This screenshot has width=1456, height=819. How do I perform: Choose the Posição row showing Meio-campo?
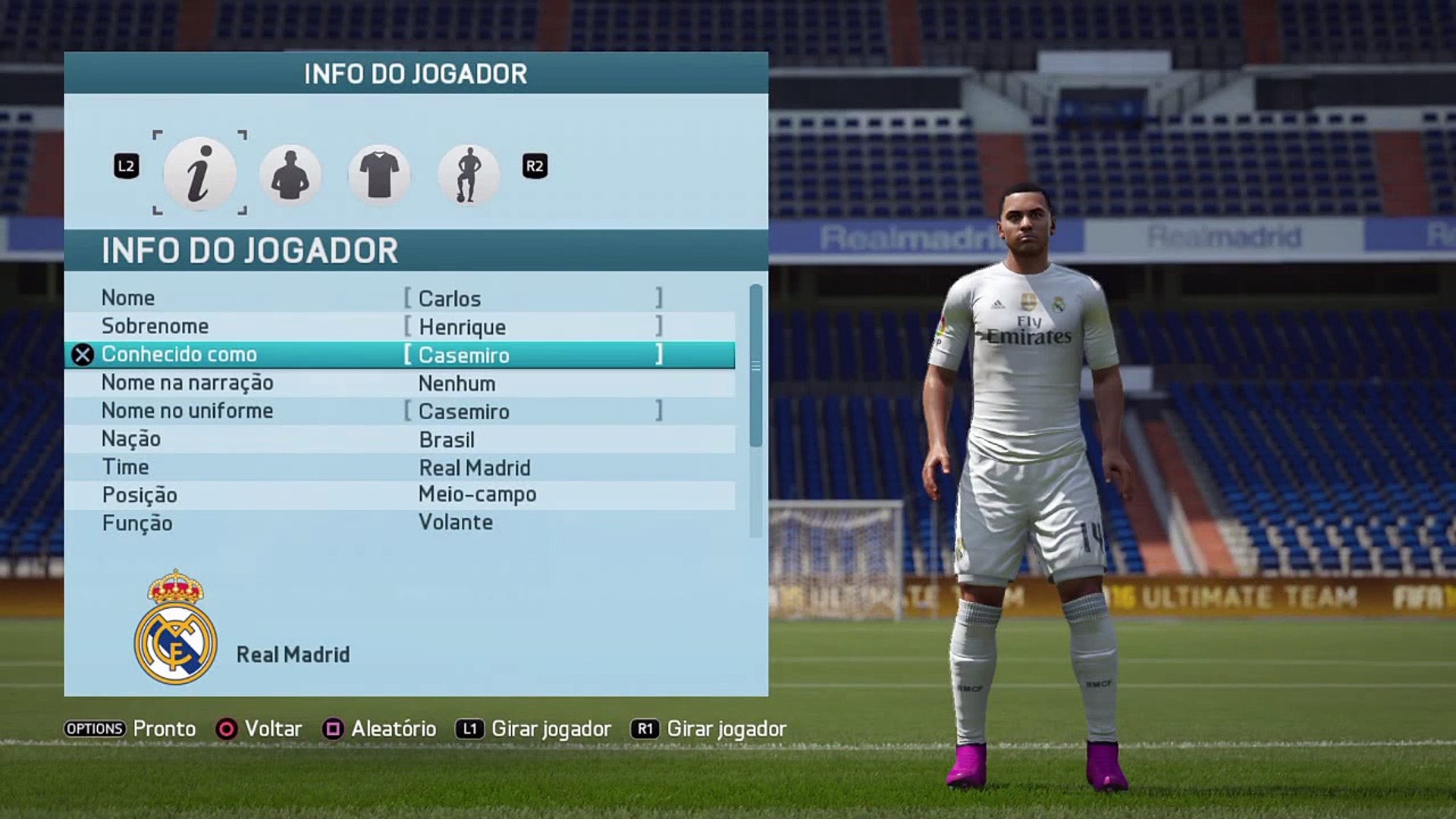(400, 494)
